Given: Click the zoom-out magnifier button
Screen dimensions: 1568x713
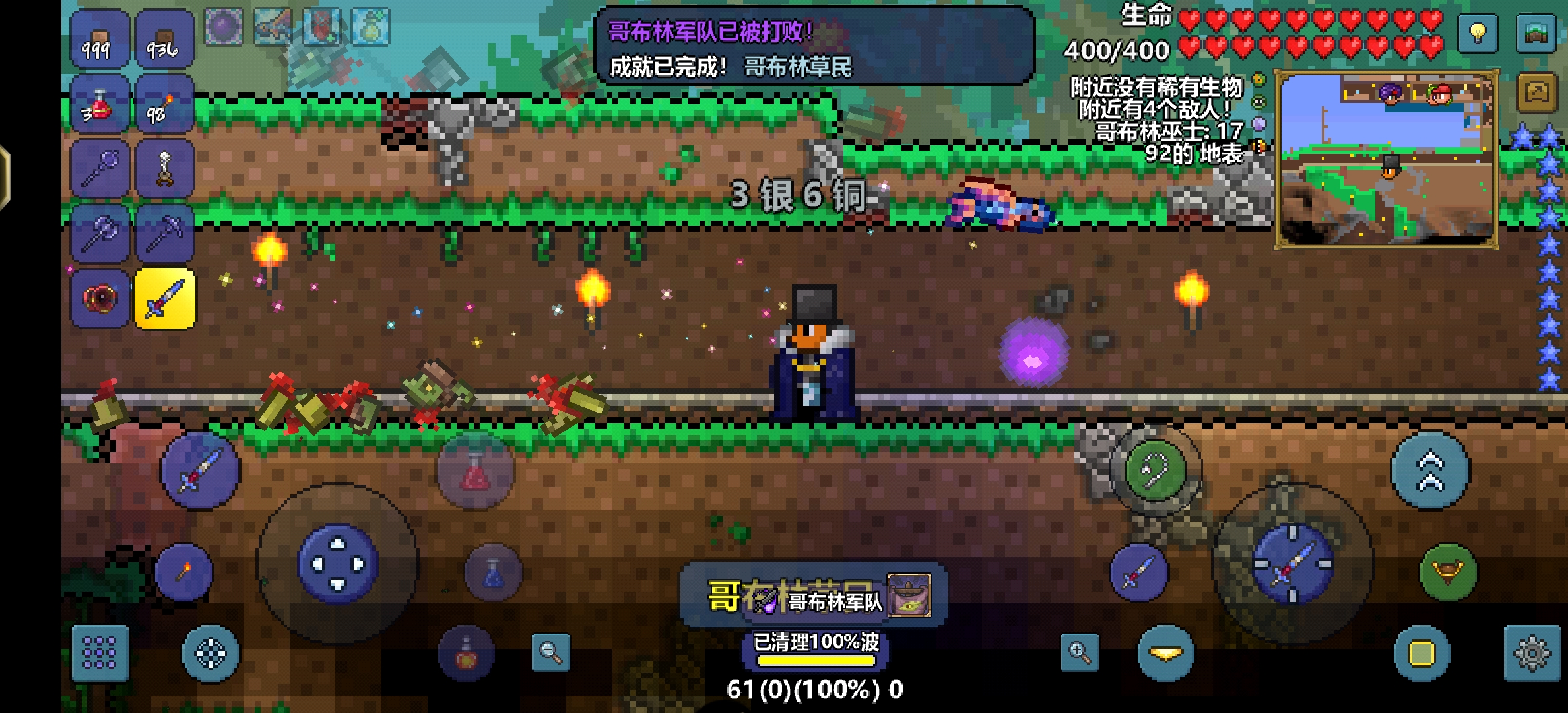Looking at the screenshot, I should [550, 652].
